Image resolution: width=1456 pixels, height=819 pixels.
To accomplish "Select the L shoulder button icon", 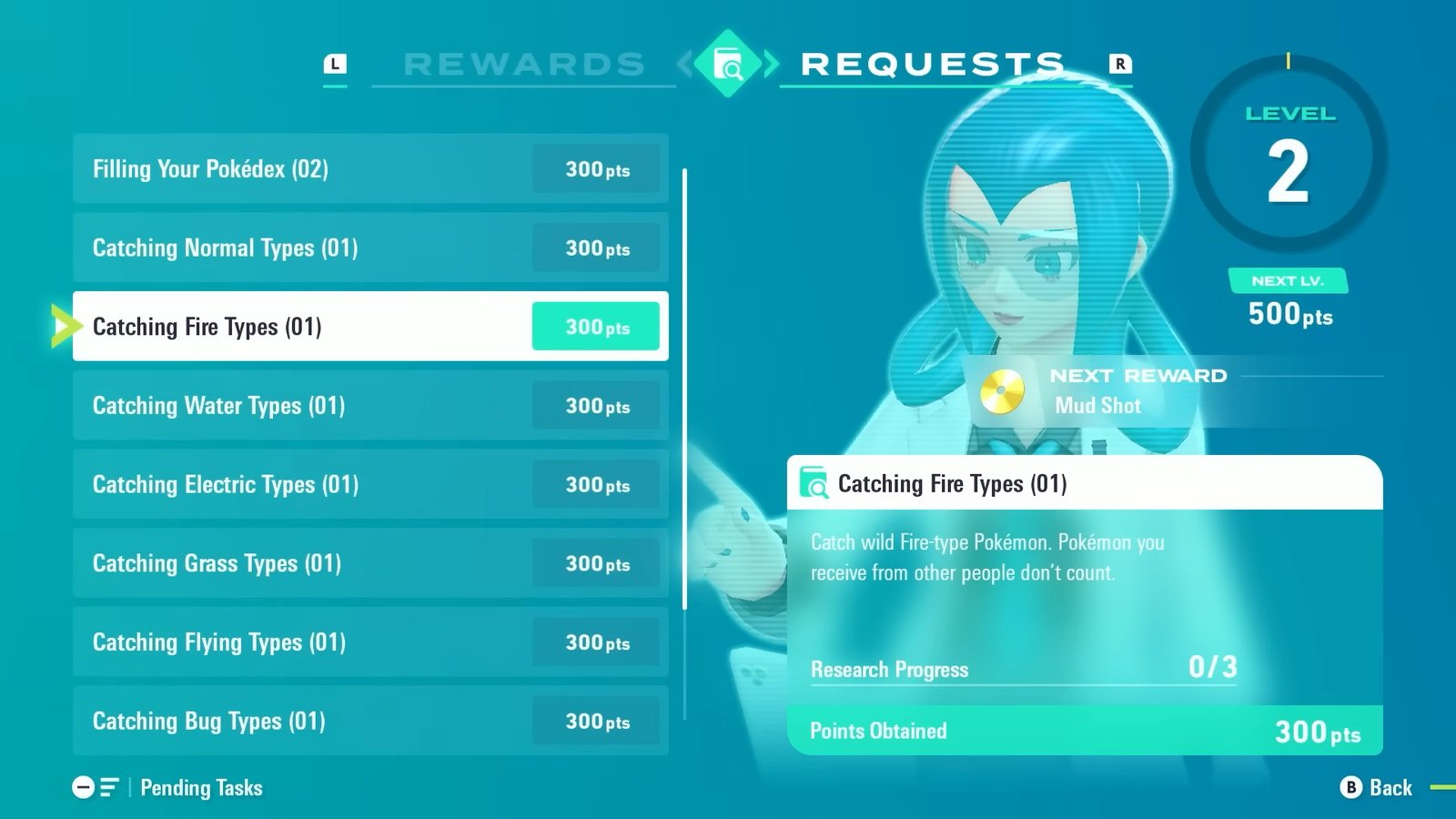I will [337, 64].
